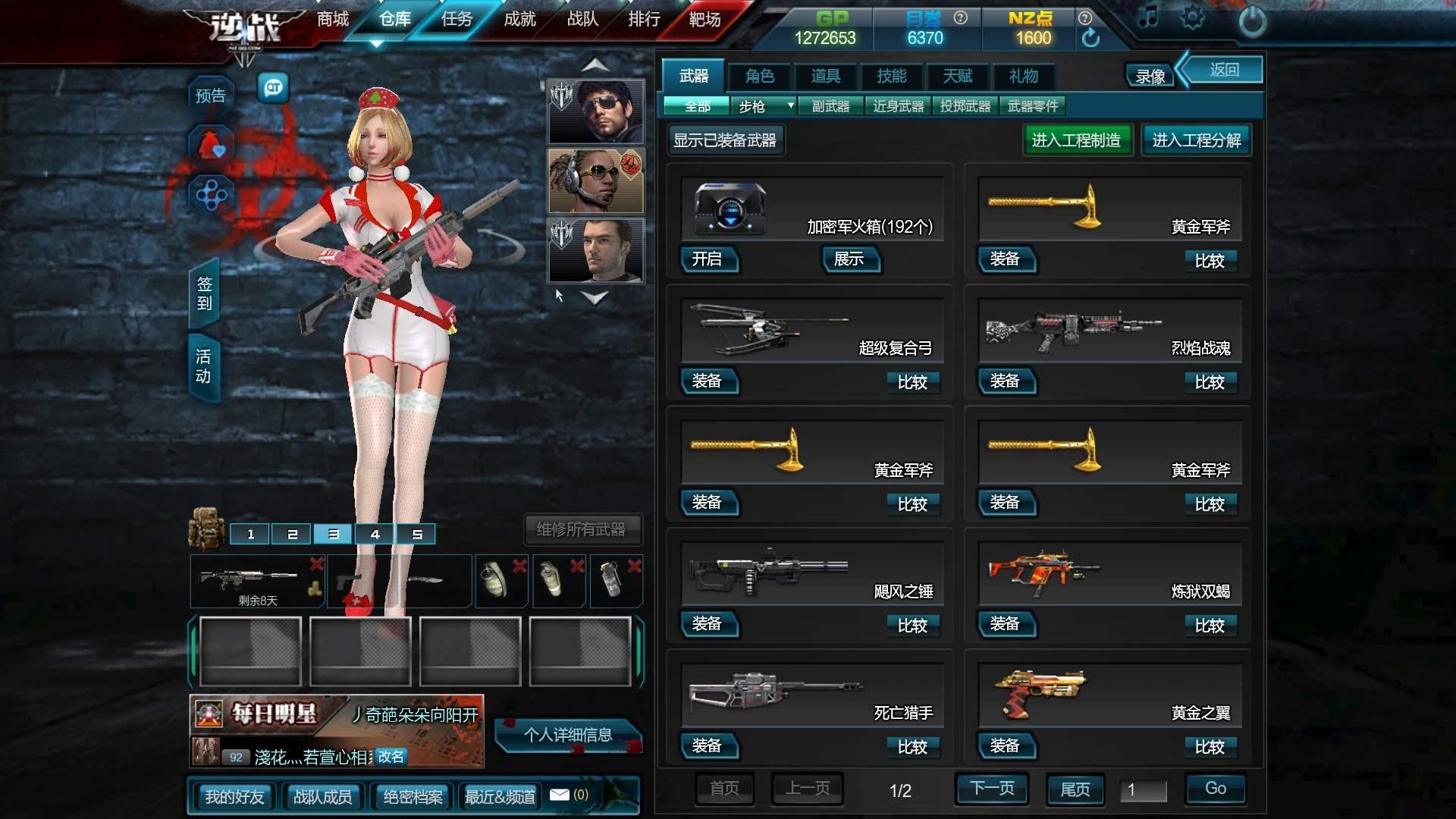Image resolution: width=1456 pixels, height=819 pixels.
Task: Go to next page with 下一页
Action: (992, 789)
